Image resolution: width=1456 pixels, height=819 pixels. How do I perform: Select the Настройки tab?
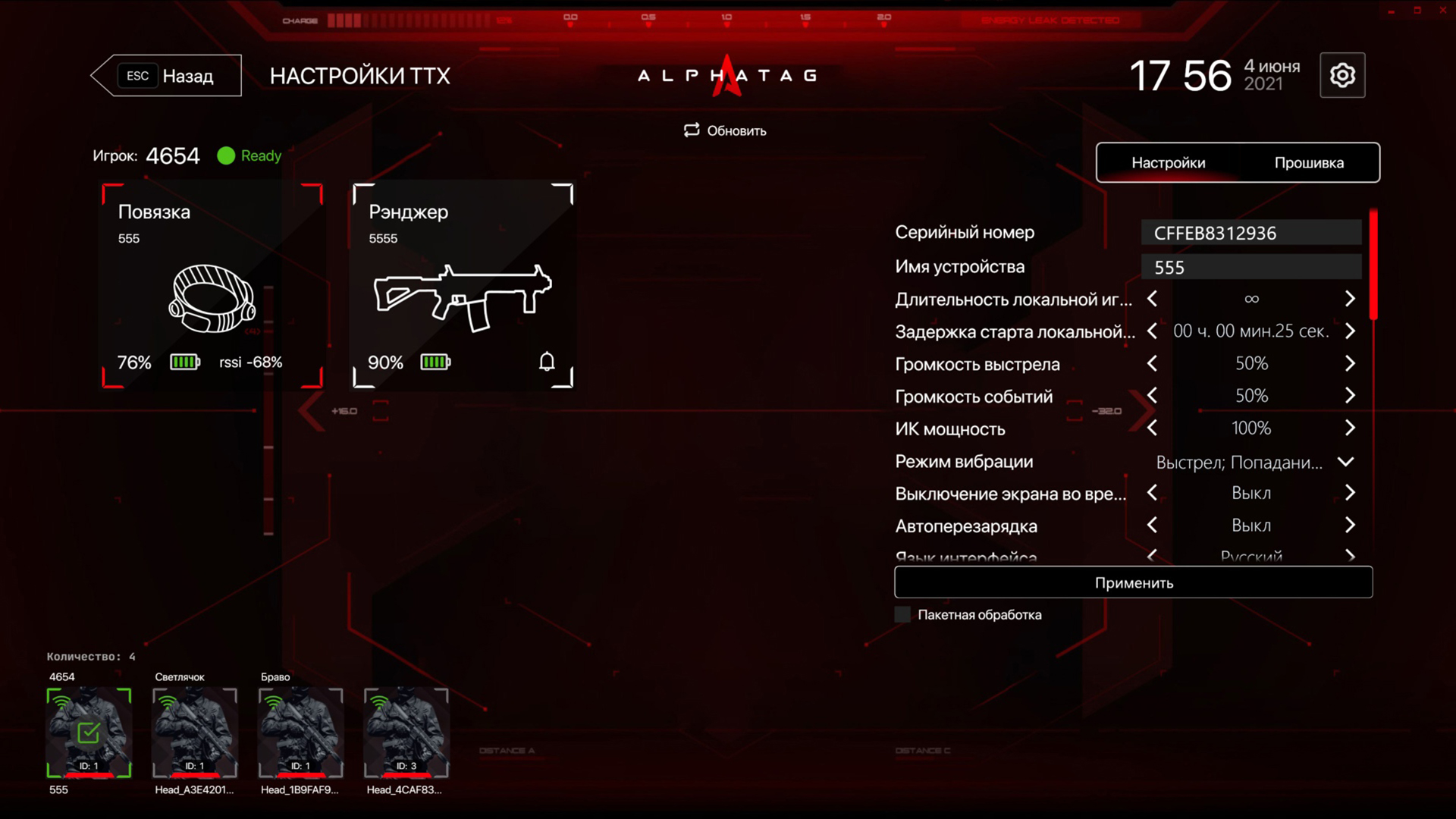point(1168,162)
